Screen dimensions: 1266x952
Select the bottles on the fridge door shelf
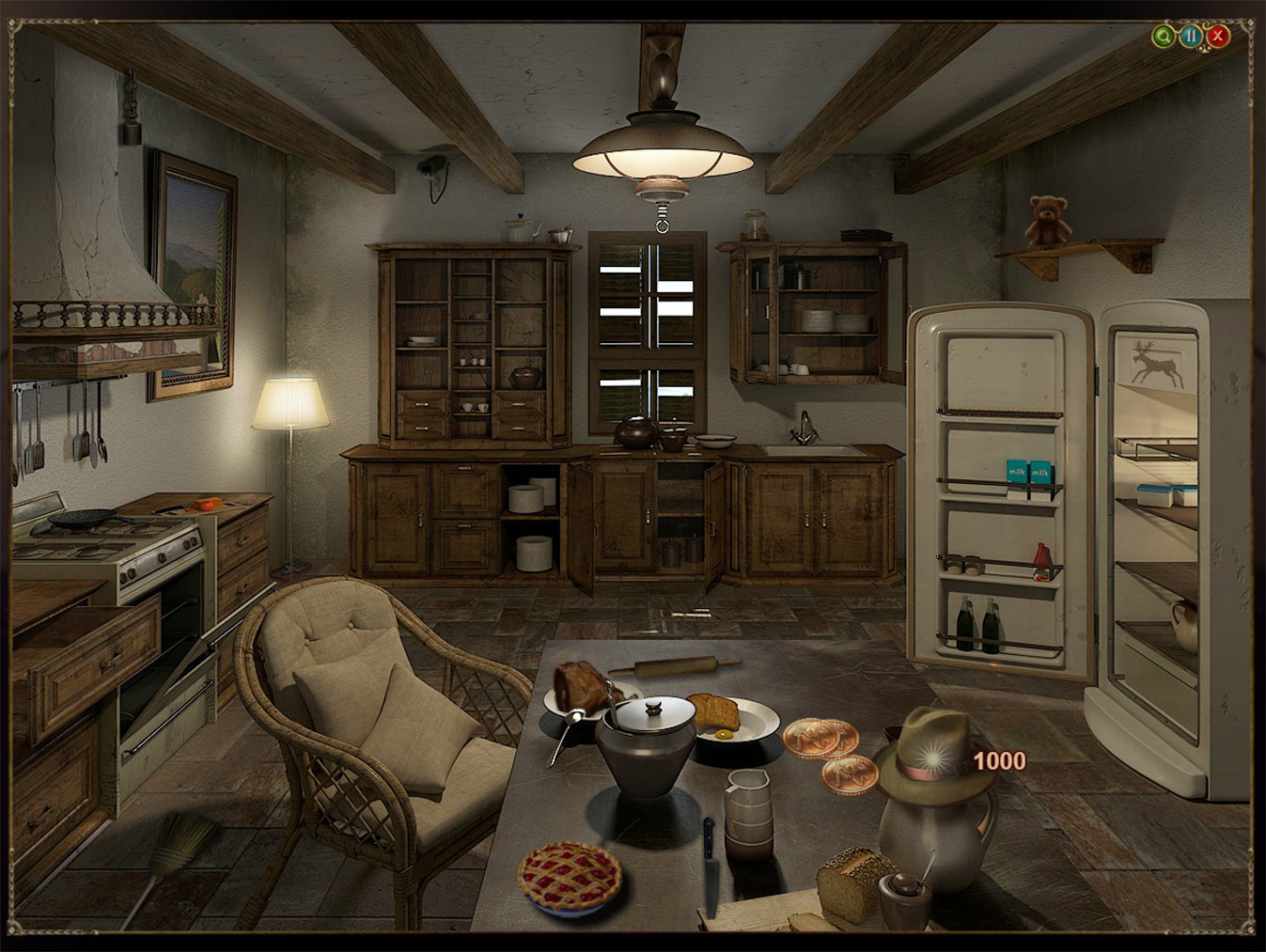pyautogui.click(x=977, y=625)
